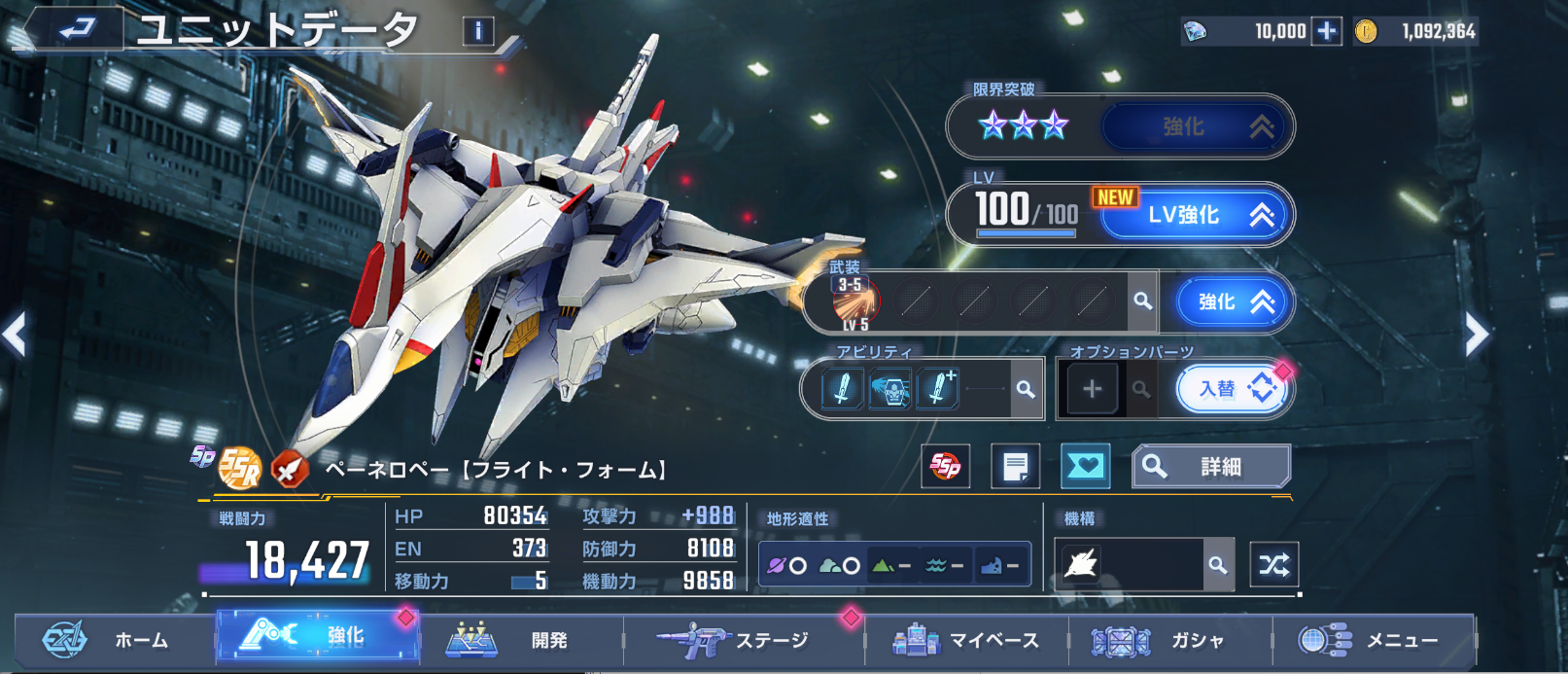Visit the マイベース my base tab
Image resolution: width=1568 pixels, height=674 pixels.
point(967,640)
